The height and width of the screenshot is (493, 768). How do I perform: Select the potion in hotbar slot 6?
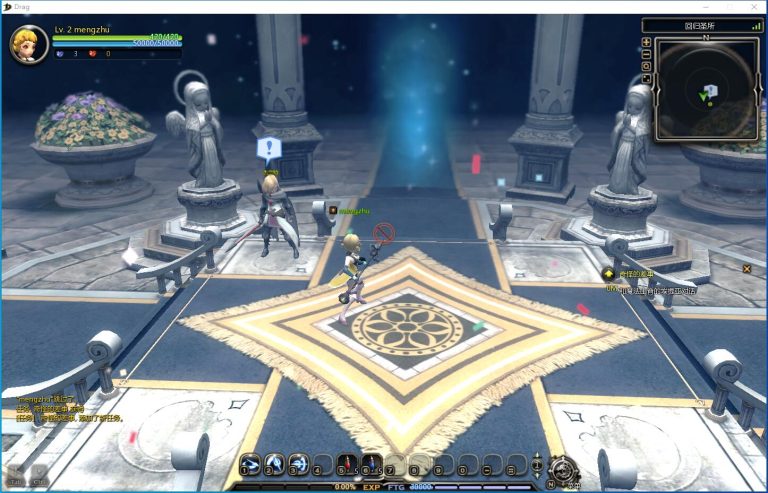371,464
